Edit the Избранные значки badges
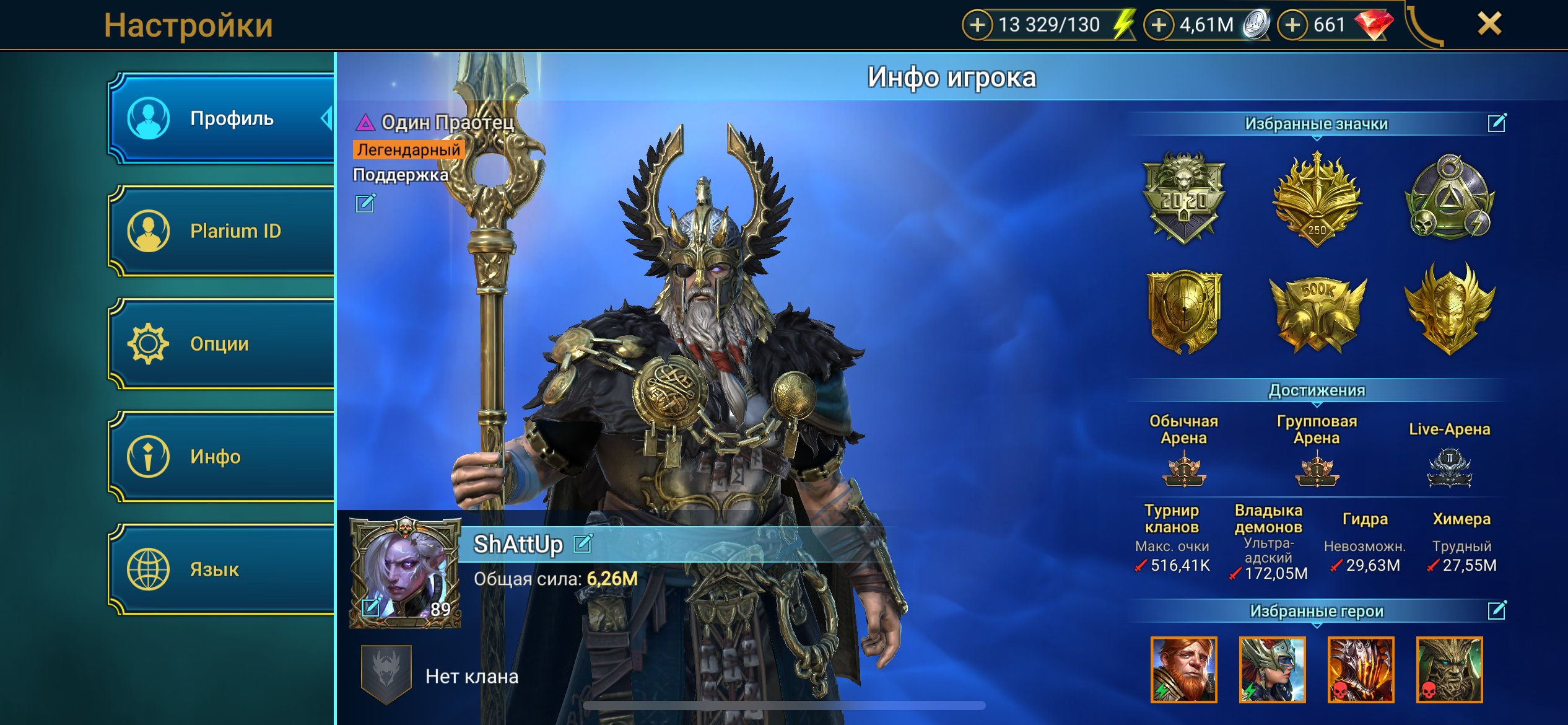Viewport: 1568px width, 725px height. click(1496, 123)
